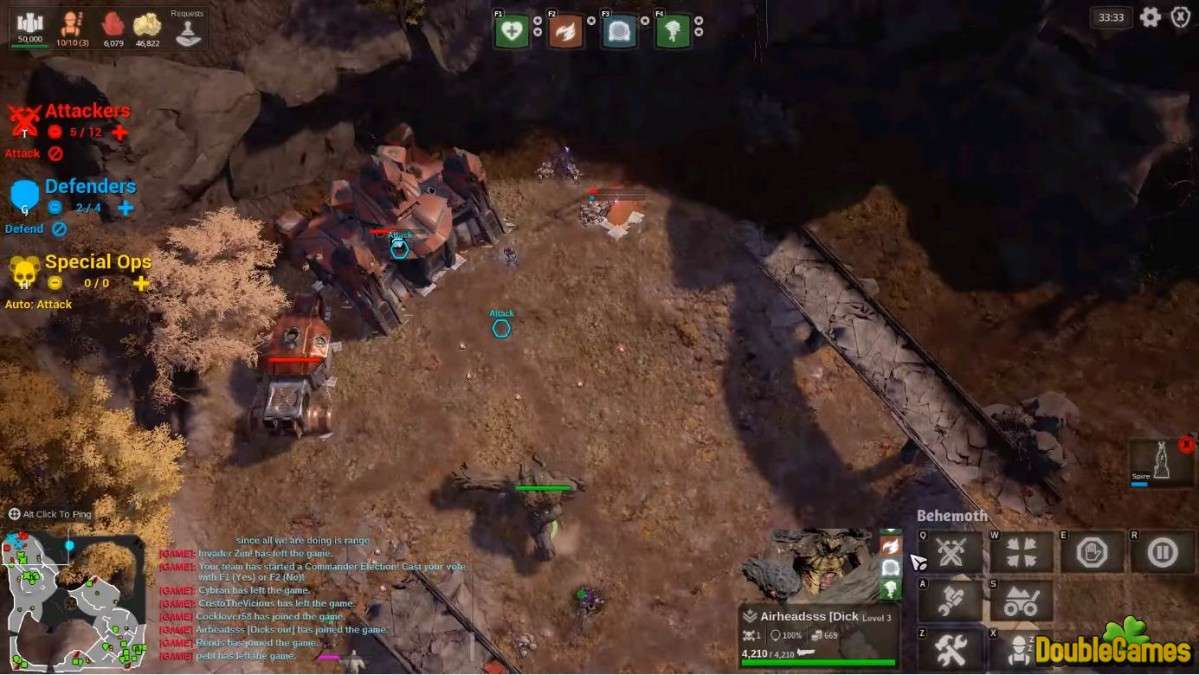The image size is (1199, 675).
Task: Increase the Defenders squad count
Action: pos(125,208)
